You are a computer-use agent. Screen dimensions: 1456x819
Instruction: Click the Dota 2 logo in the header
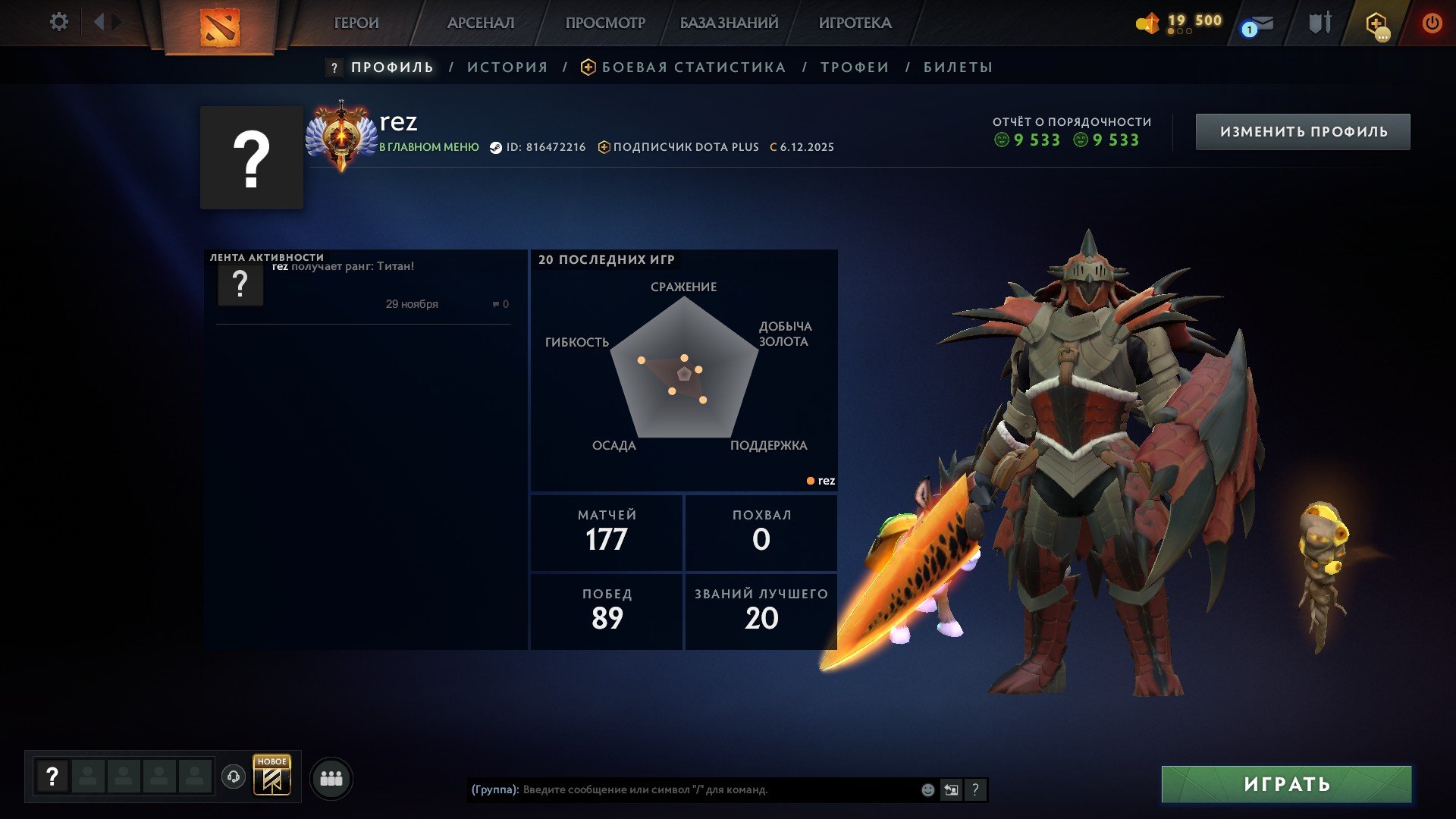tap(220, 27)
